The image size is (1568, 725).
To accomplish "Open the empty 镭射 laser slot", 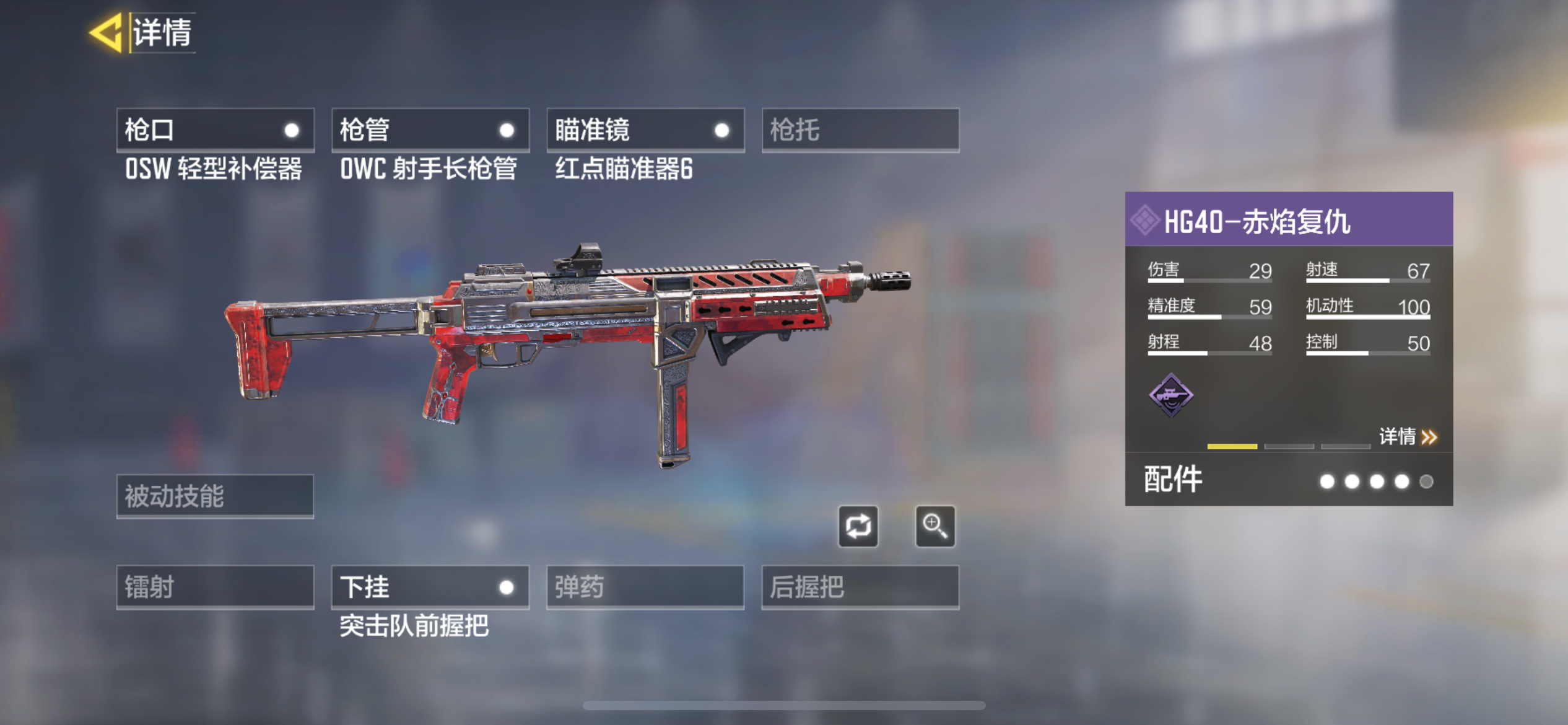I will (215, 586).
